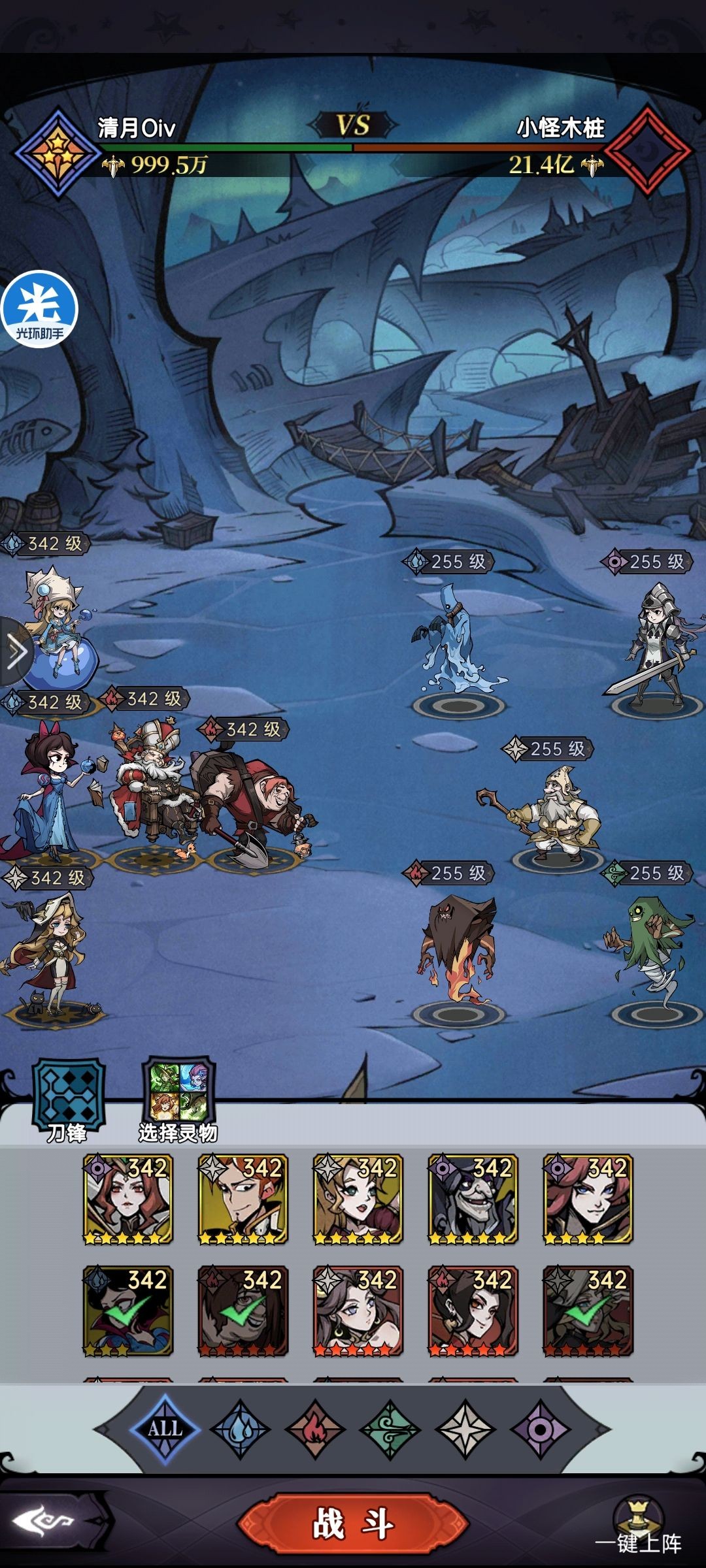Filter heroes by the white star element
Viewport: 706px width, 1568px height.
pyautogui.click(x=465, y=1429)
